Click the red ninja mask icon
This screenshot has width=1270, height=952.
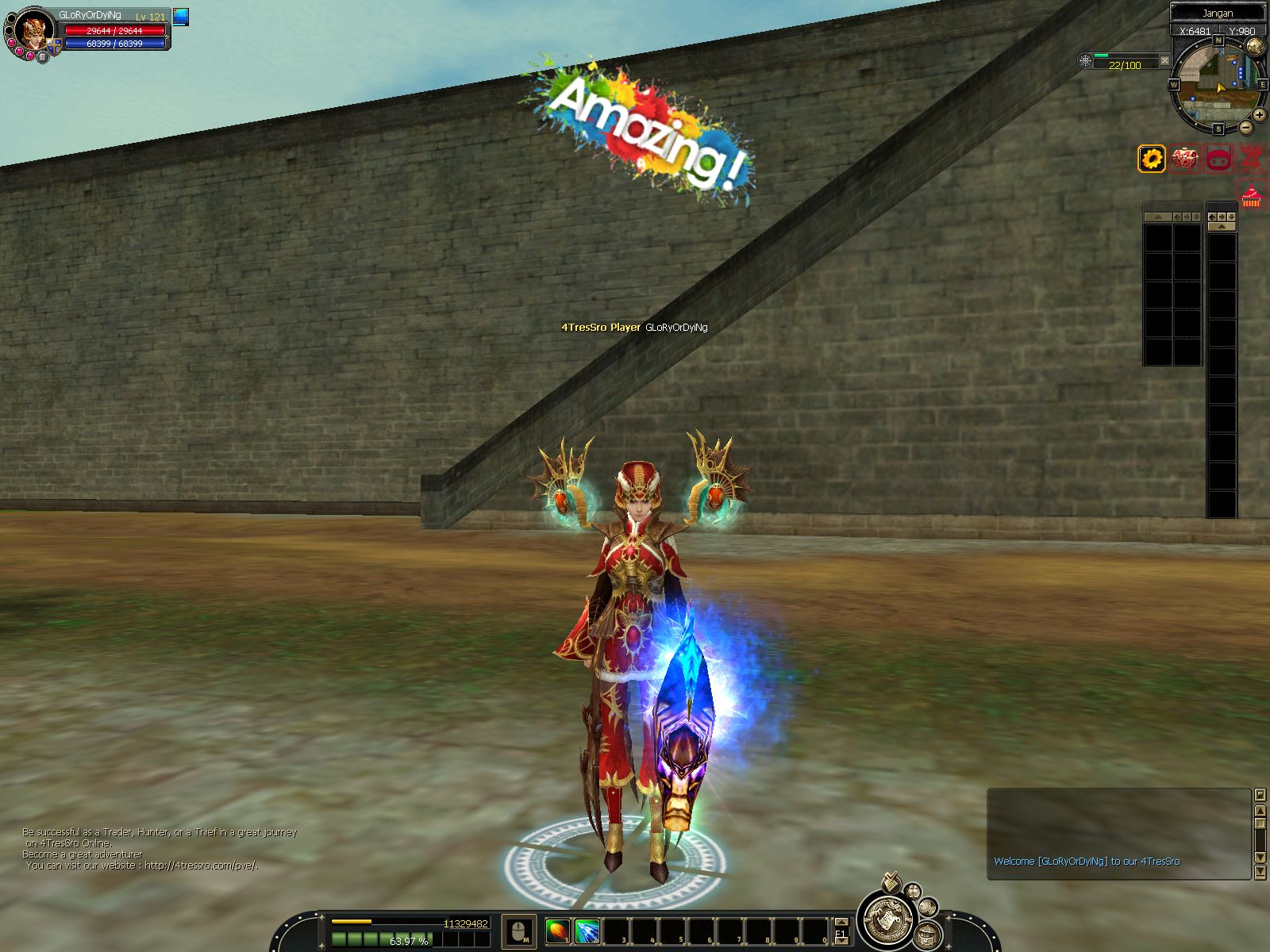(x=1218, y=159)
